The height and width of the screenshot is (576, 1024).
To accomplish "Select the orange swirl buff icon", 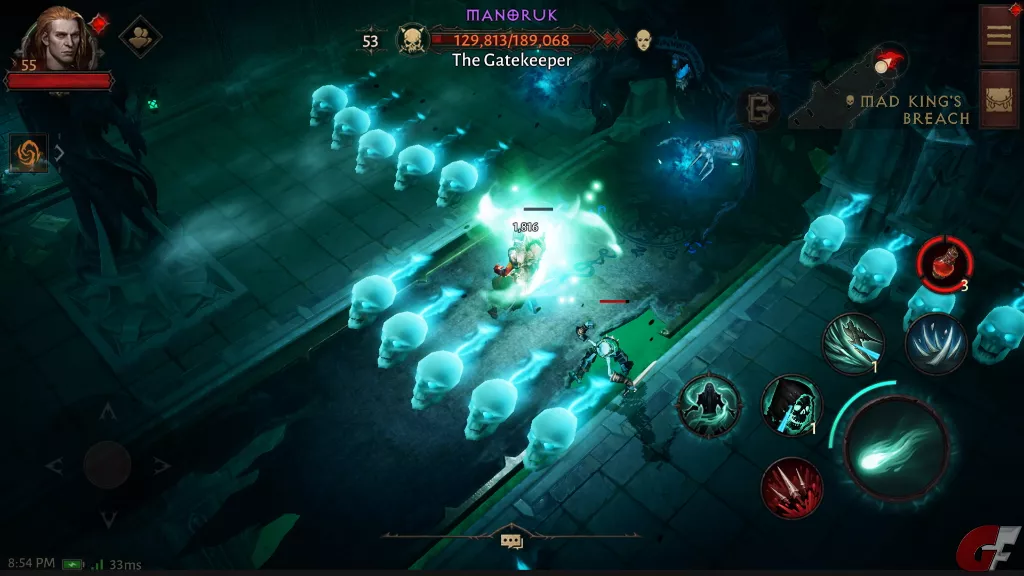I will [x=27, y=154].
